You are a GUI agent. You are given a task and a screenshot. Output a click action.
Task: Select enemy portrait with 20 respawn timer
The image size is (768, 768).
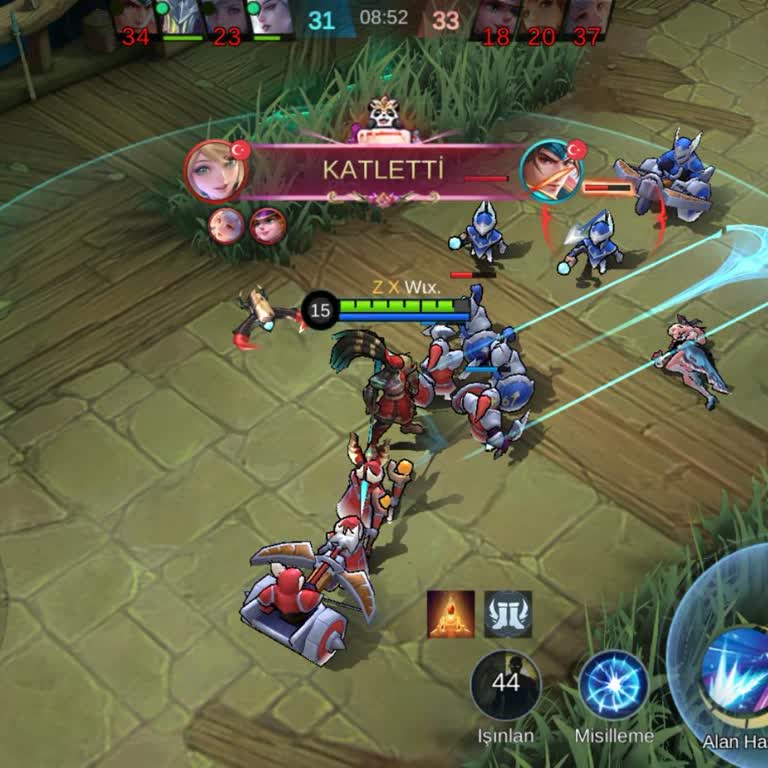541,20
